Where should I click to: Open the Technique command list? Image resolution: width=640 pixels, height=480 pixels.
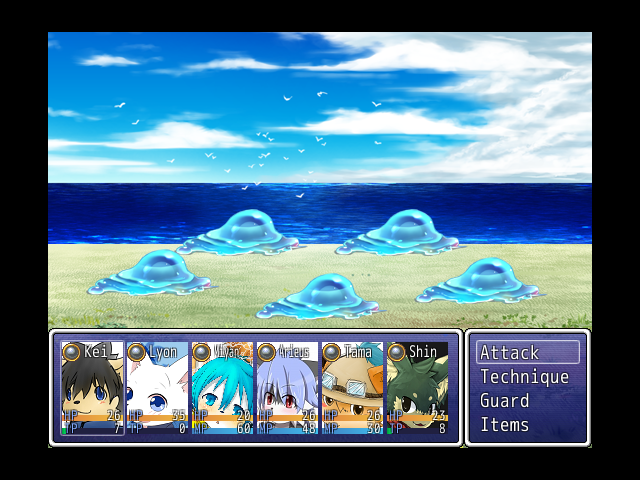coord(527,377)
